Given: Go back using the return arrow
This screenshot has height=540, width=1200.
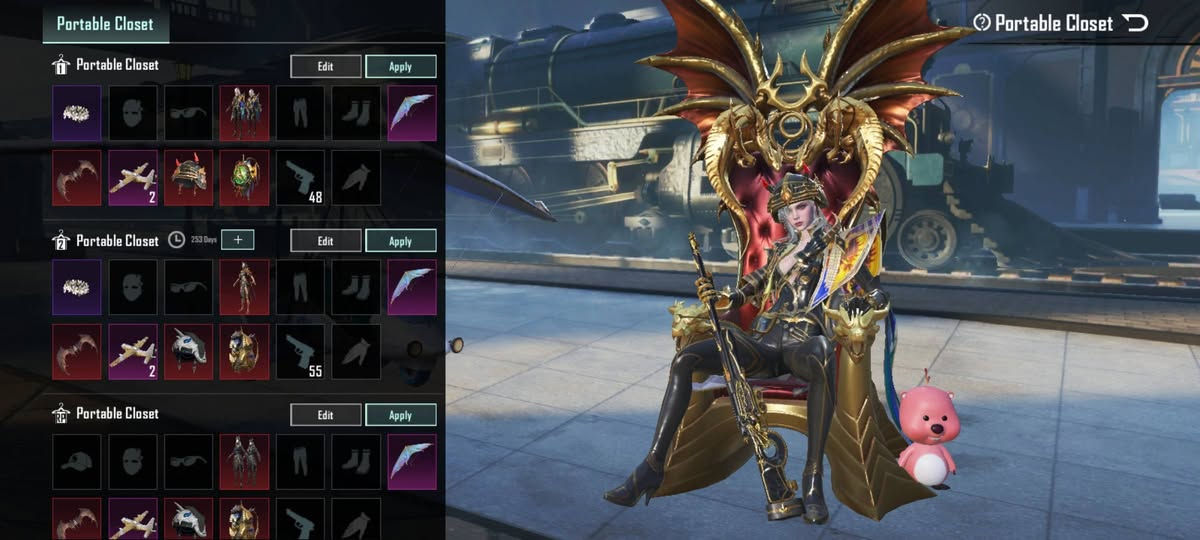Looking at the screenshot, I should click(x=1136, y=23).
